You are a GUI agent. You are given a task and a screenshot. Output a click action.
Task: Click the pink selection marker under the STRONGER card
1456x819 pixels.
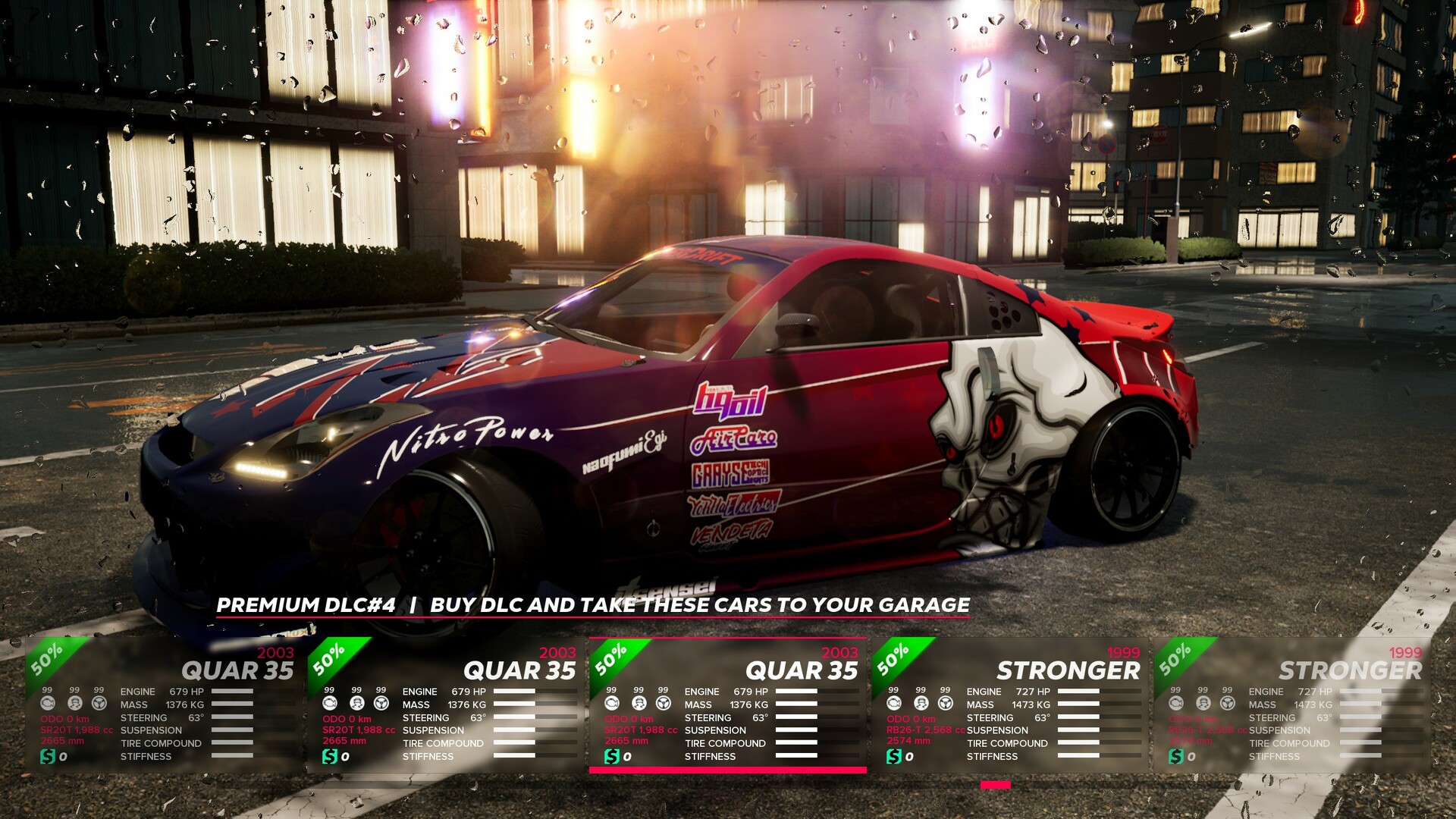pos(994,786)
